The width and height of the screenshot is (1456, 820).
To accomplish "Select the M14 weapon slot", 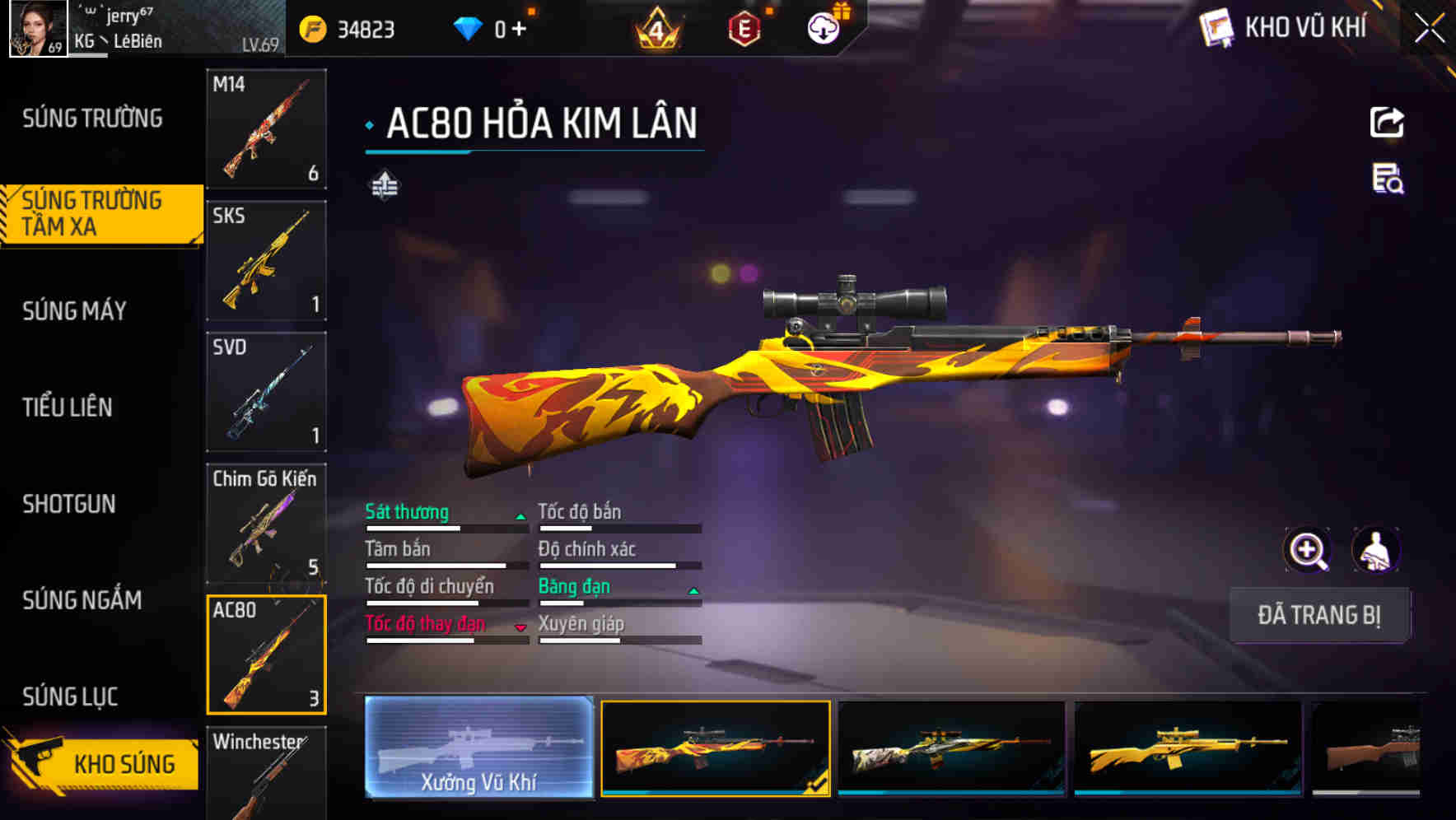I will [x=266, y=129].
